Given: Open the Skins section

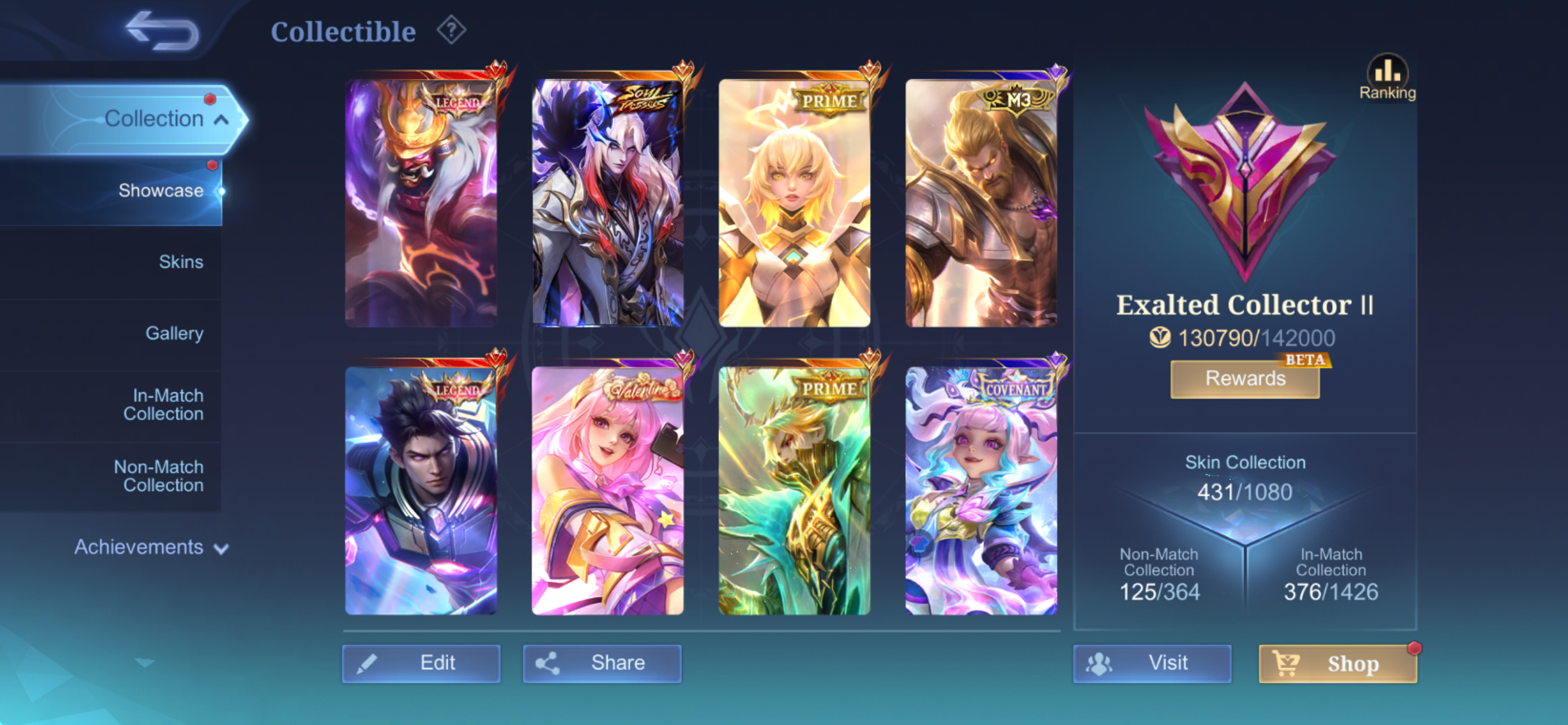Looking at the screenshot, I should click(181, 261).
